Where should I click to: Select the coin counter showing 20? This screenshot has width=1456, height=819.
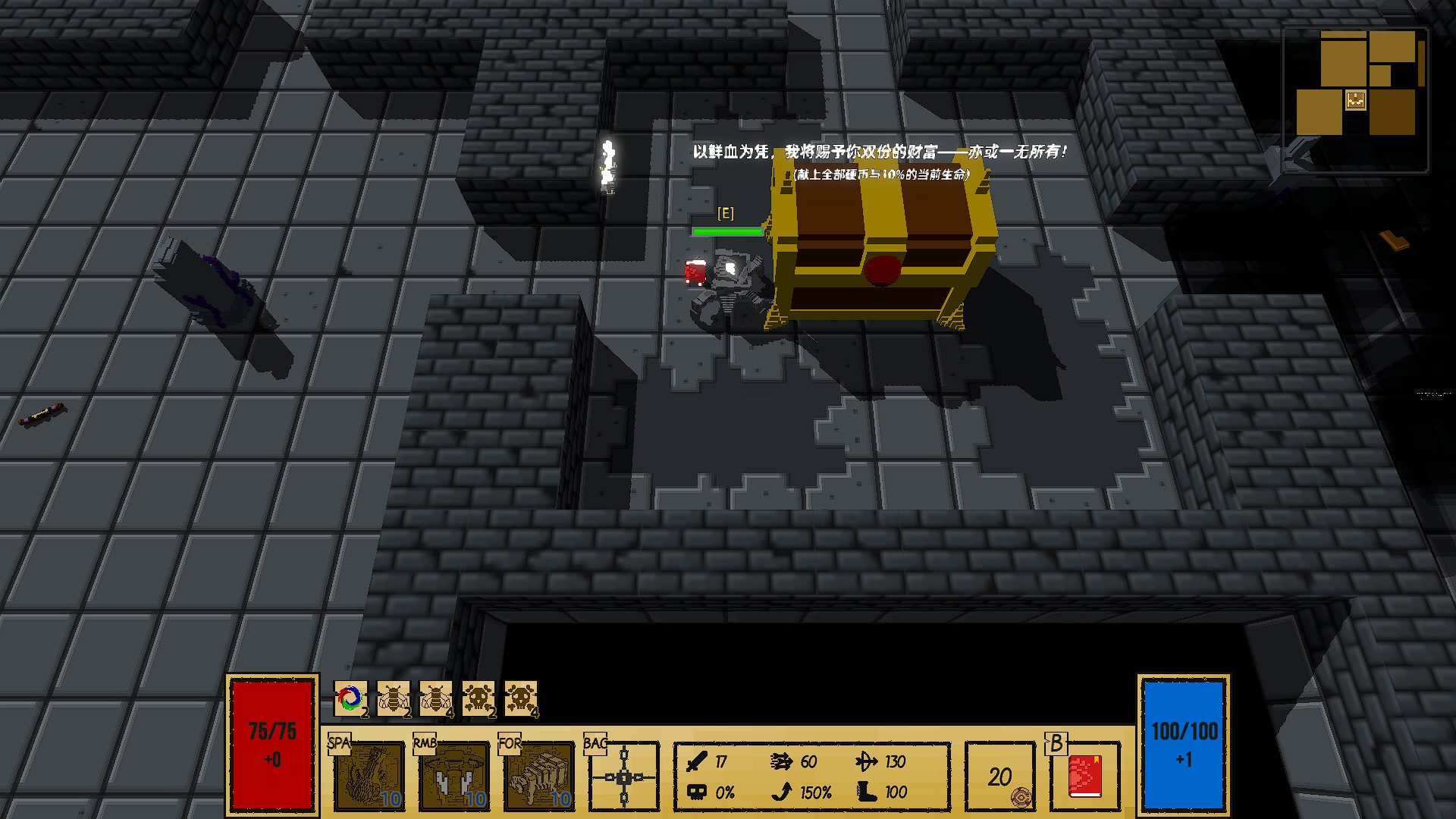click(999, 775)
